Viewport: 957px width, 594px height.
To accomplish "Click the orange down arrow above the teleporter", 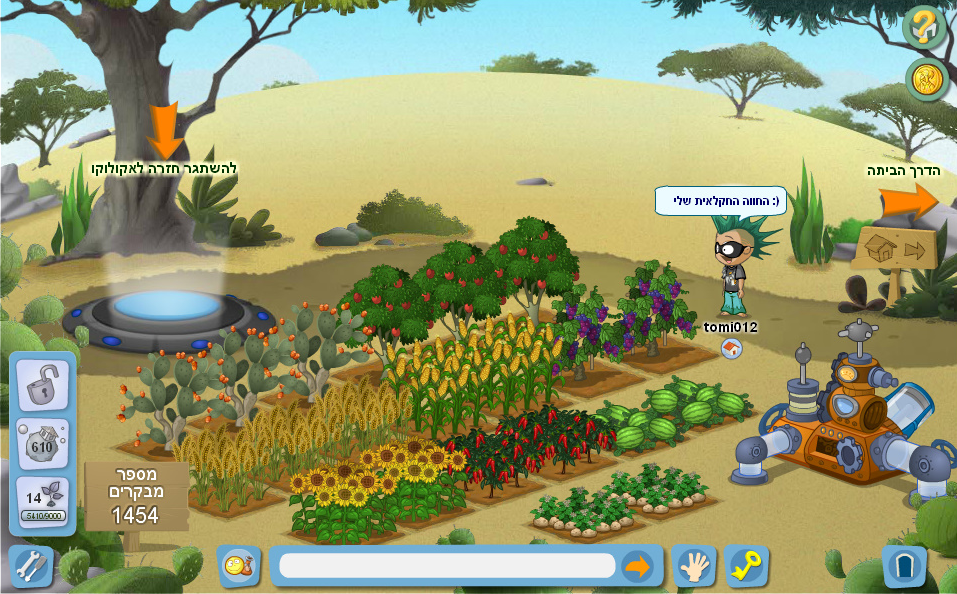I will click(164, 130).
